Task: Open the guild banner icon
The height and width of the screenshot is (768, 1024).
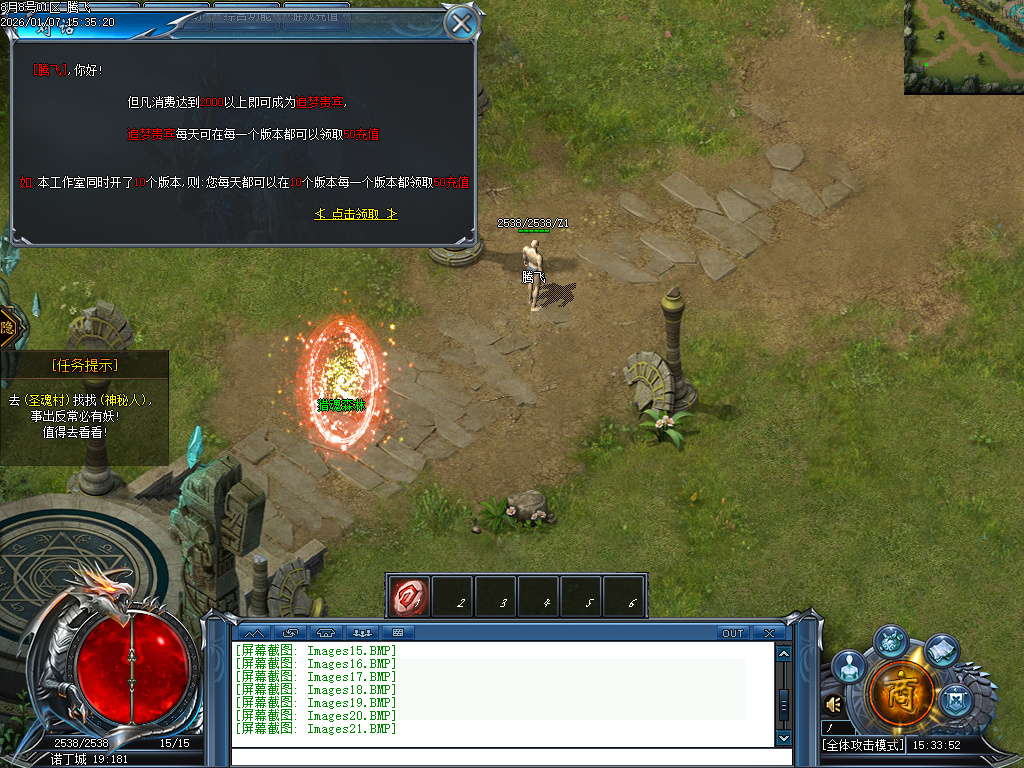Action: [x=957, y=697]
